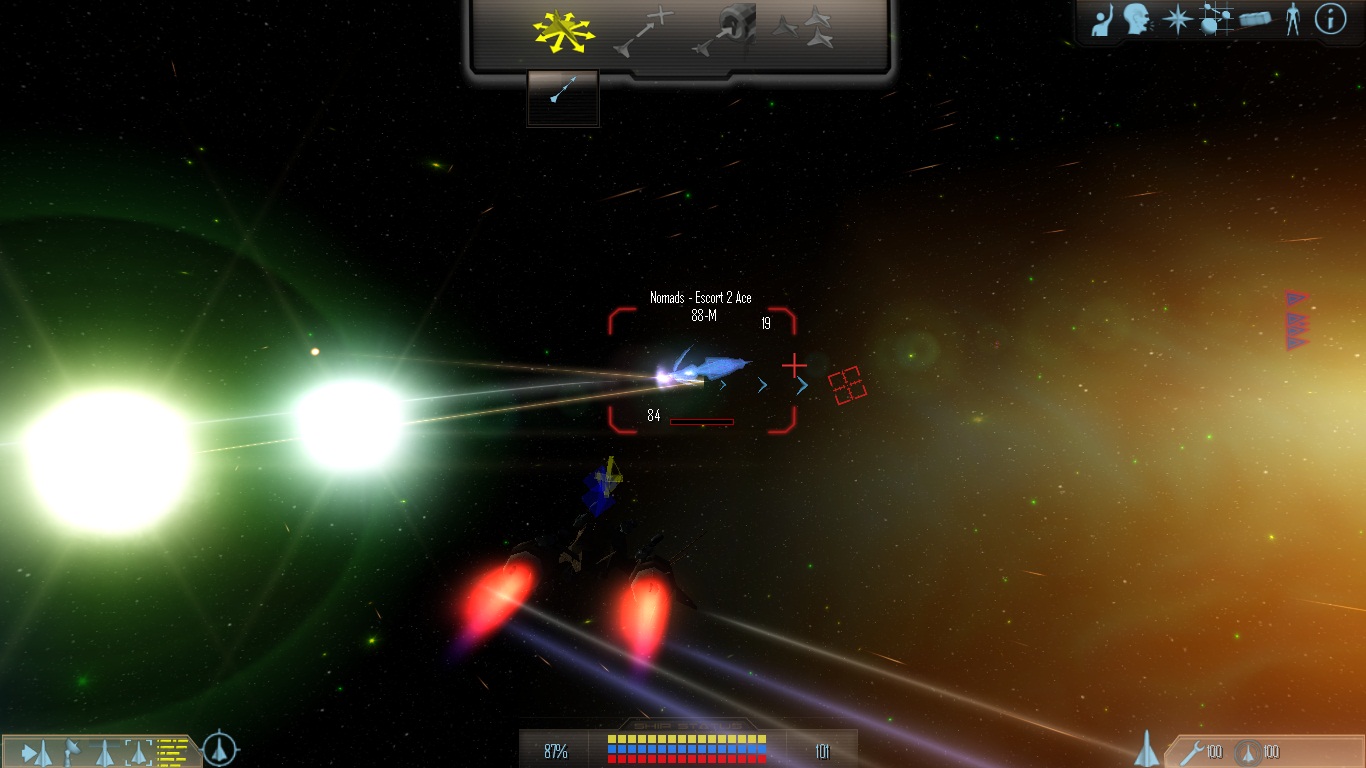Show the navigation map grid icon
1366x768 pixels.
(1215, 20)
